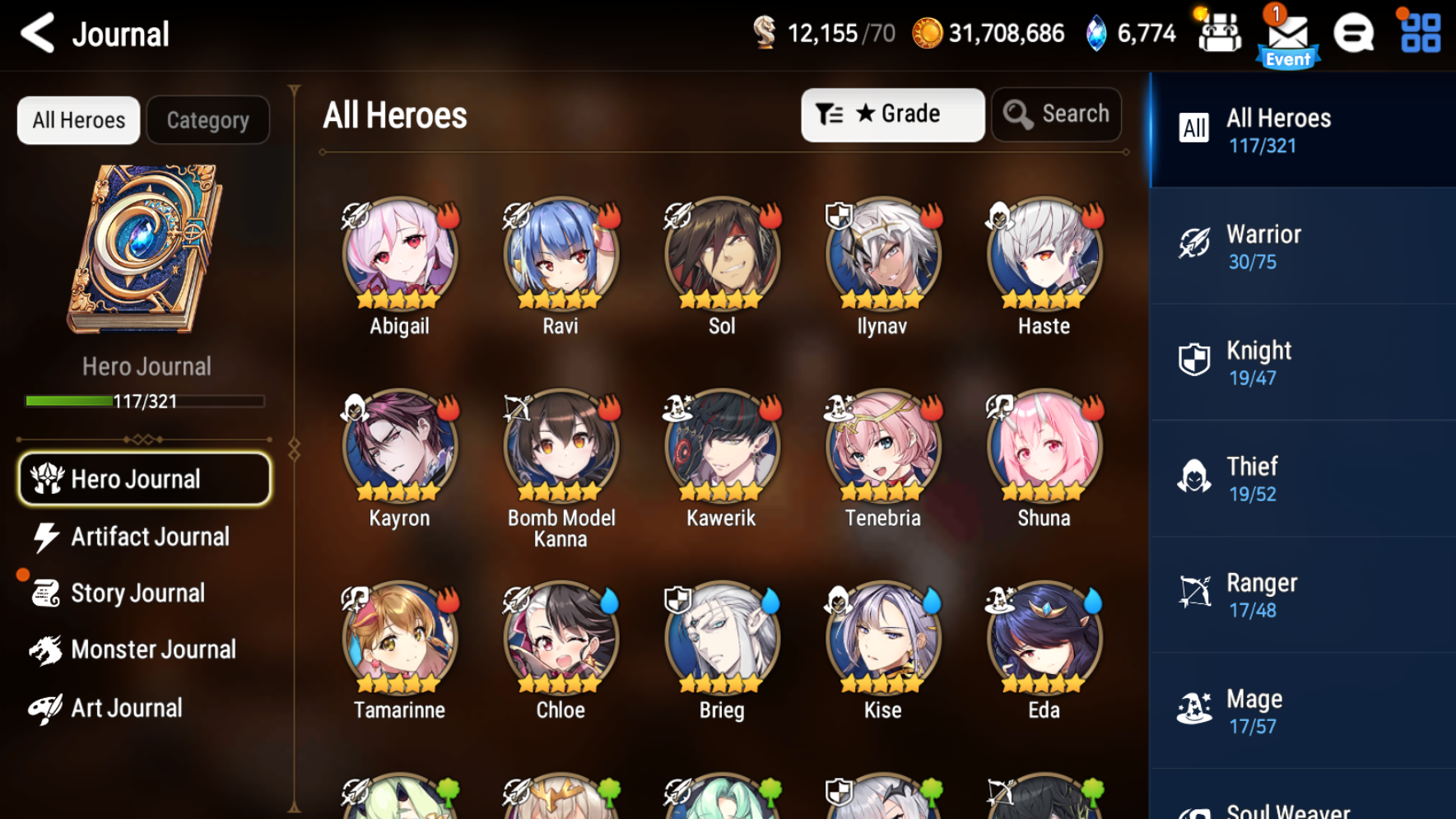Screen dimensions: 1456x819
Task: View Abigail's hero entry
Action: (x=399, y=254)
